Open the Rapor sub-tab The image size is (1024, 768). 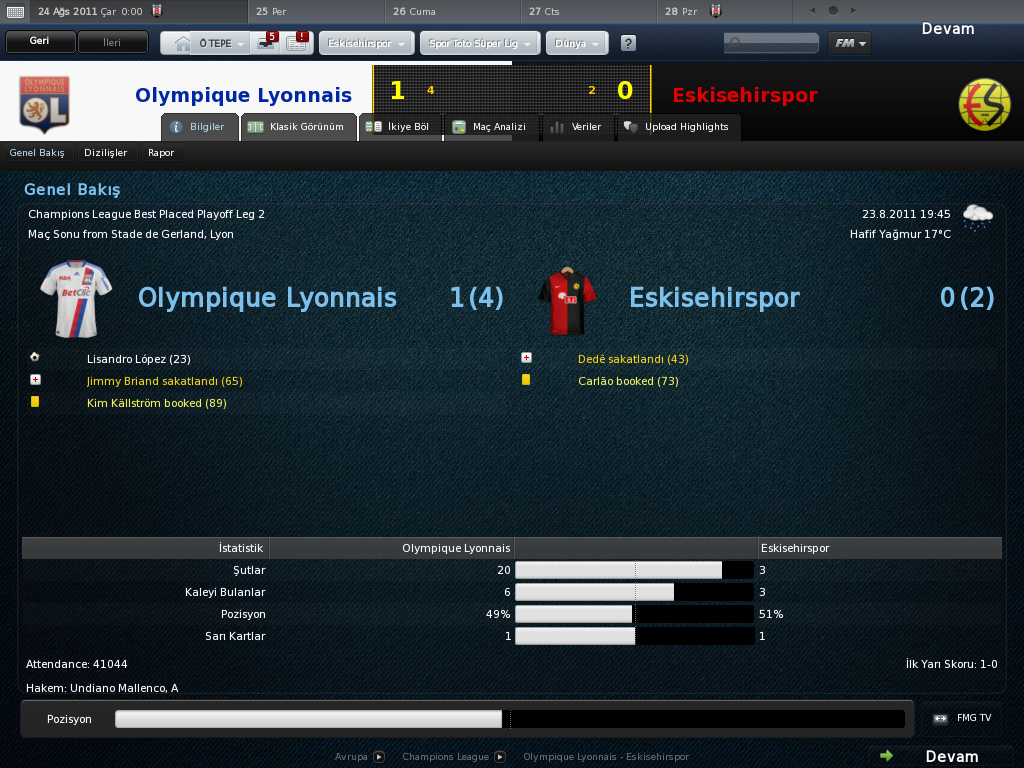coord(161,153)
